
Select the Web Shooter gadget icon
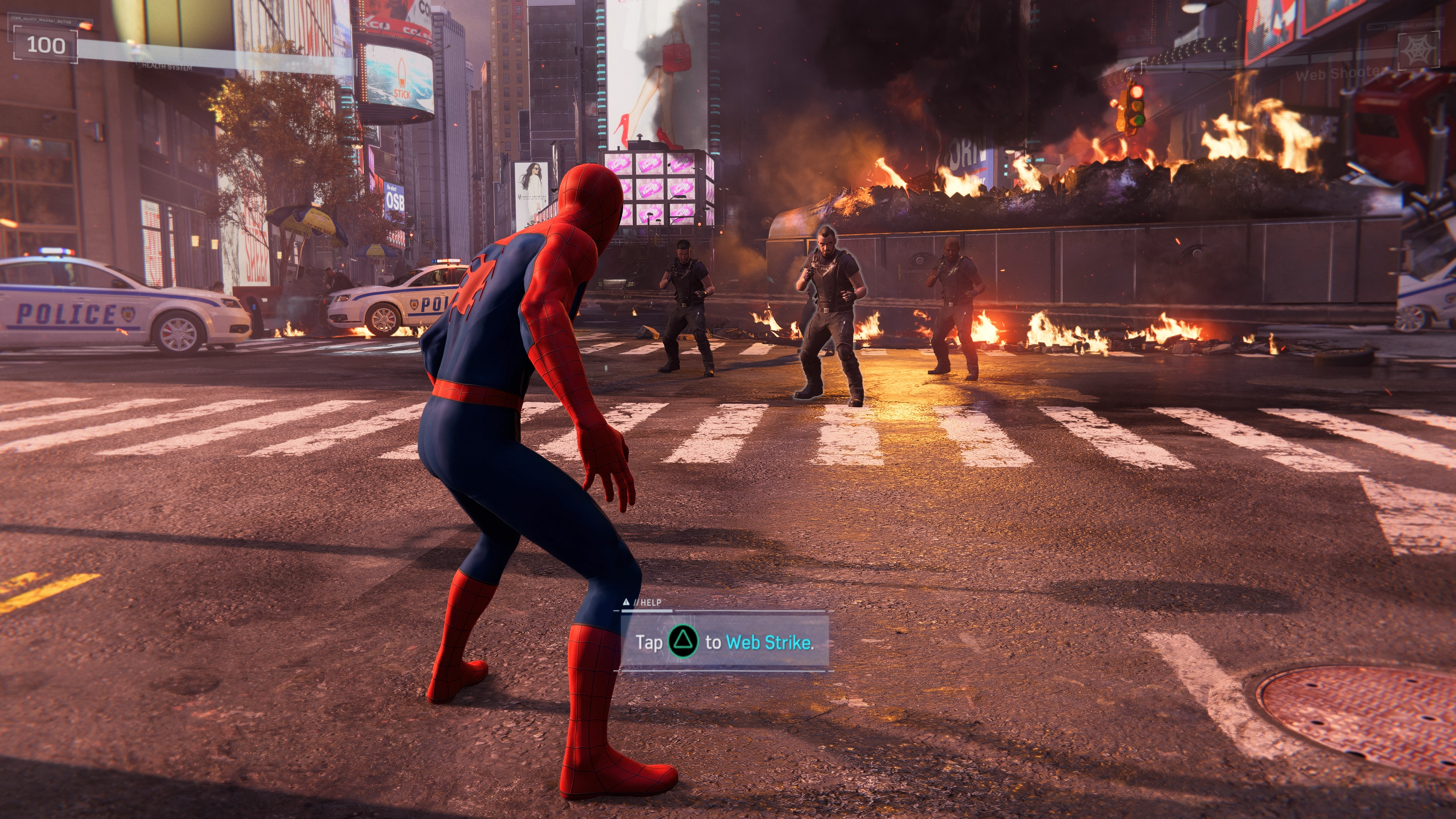(x=1418, y=51)
